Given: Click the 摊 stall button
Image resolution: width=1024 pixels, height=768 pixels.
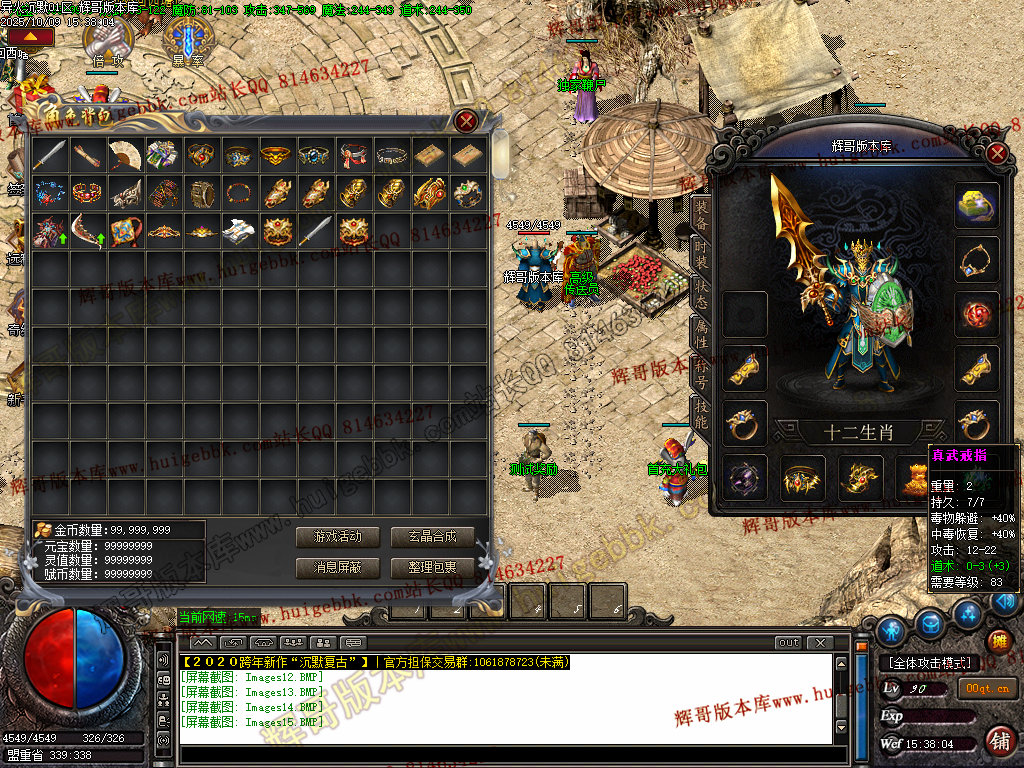Looking at the screenshot, I should point(998,642).
